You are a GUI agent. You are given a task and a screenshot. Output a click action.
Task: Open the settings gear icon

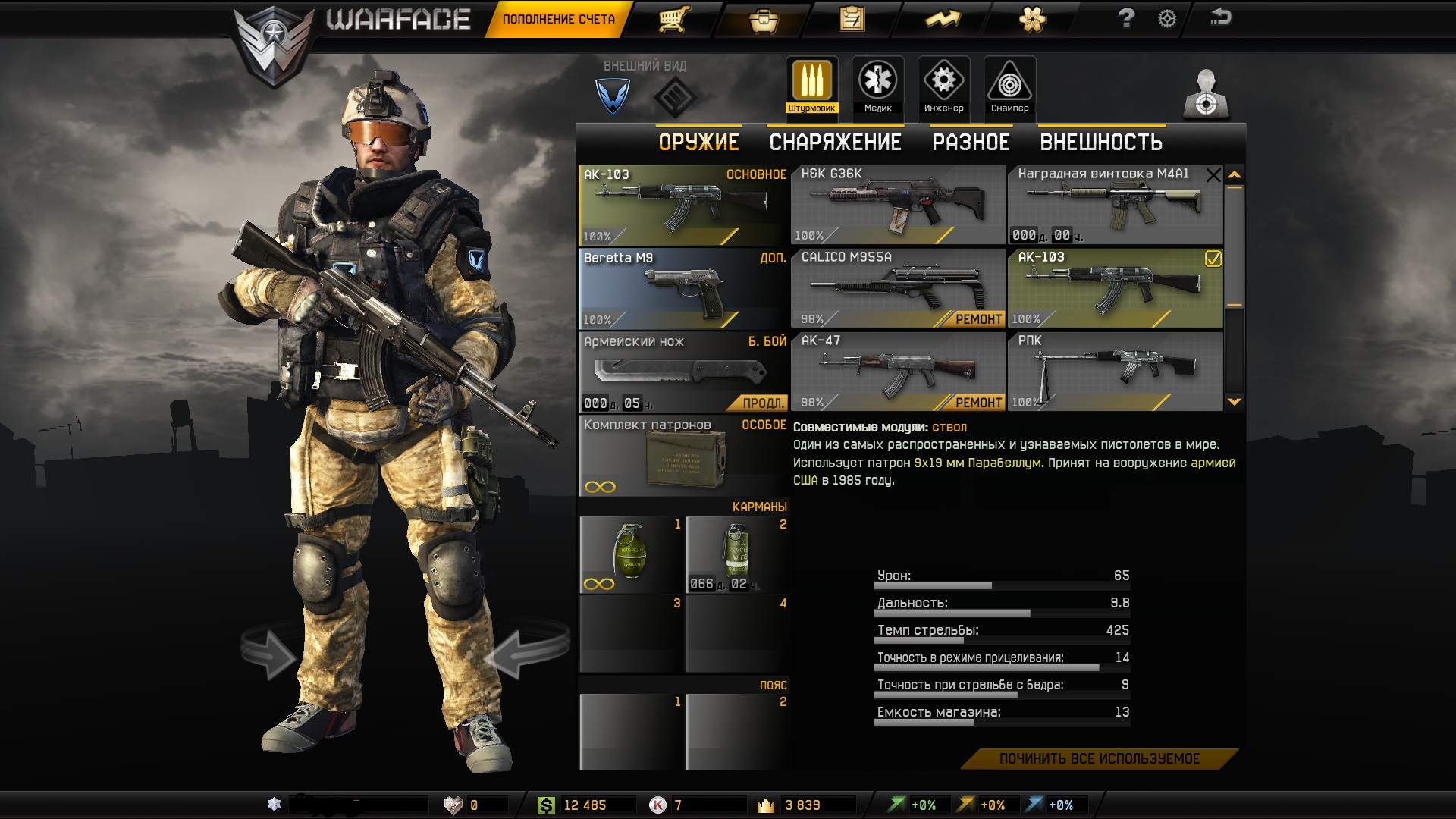tap(1167, 19)
